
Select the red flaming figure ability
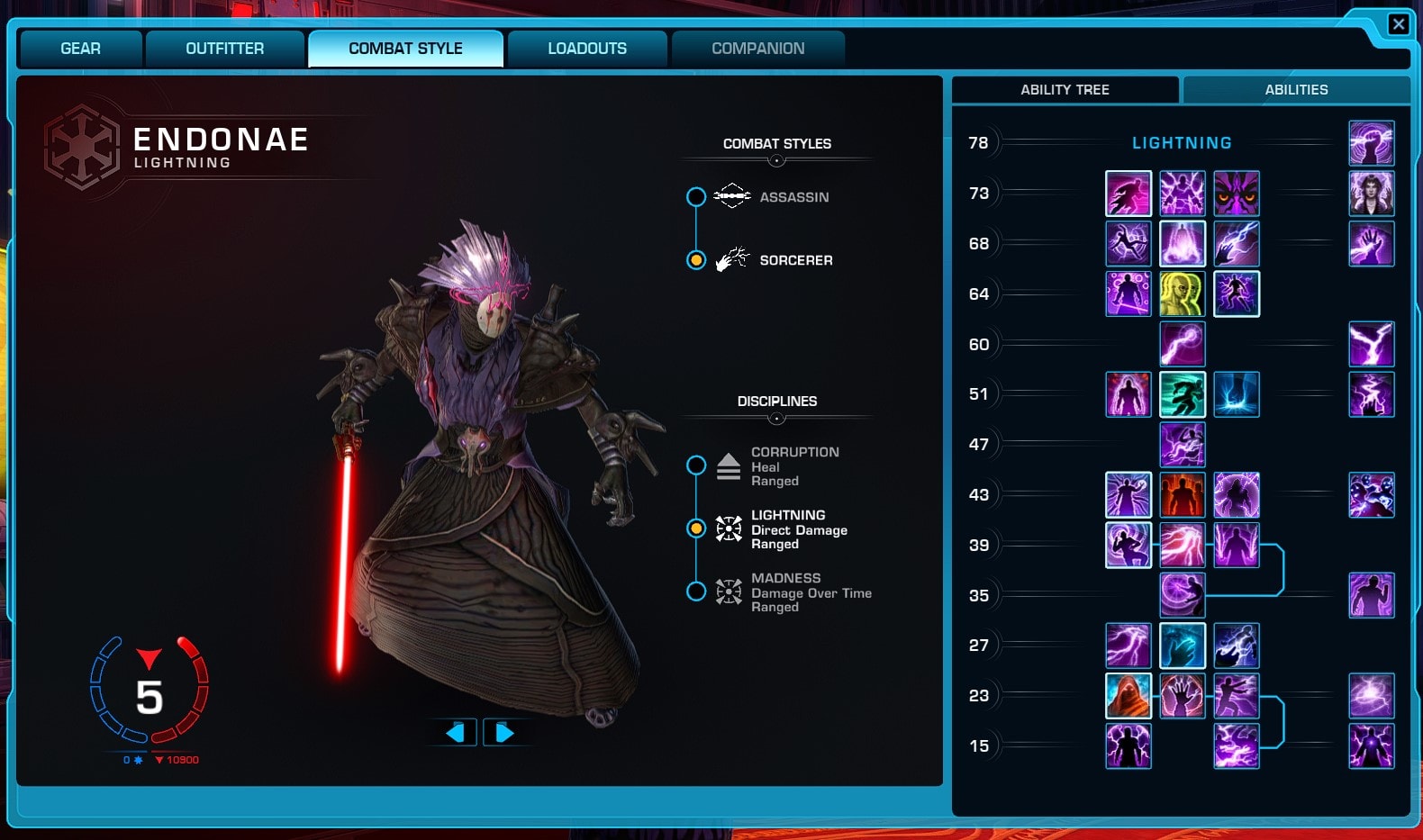click(1182, 495)
